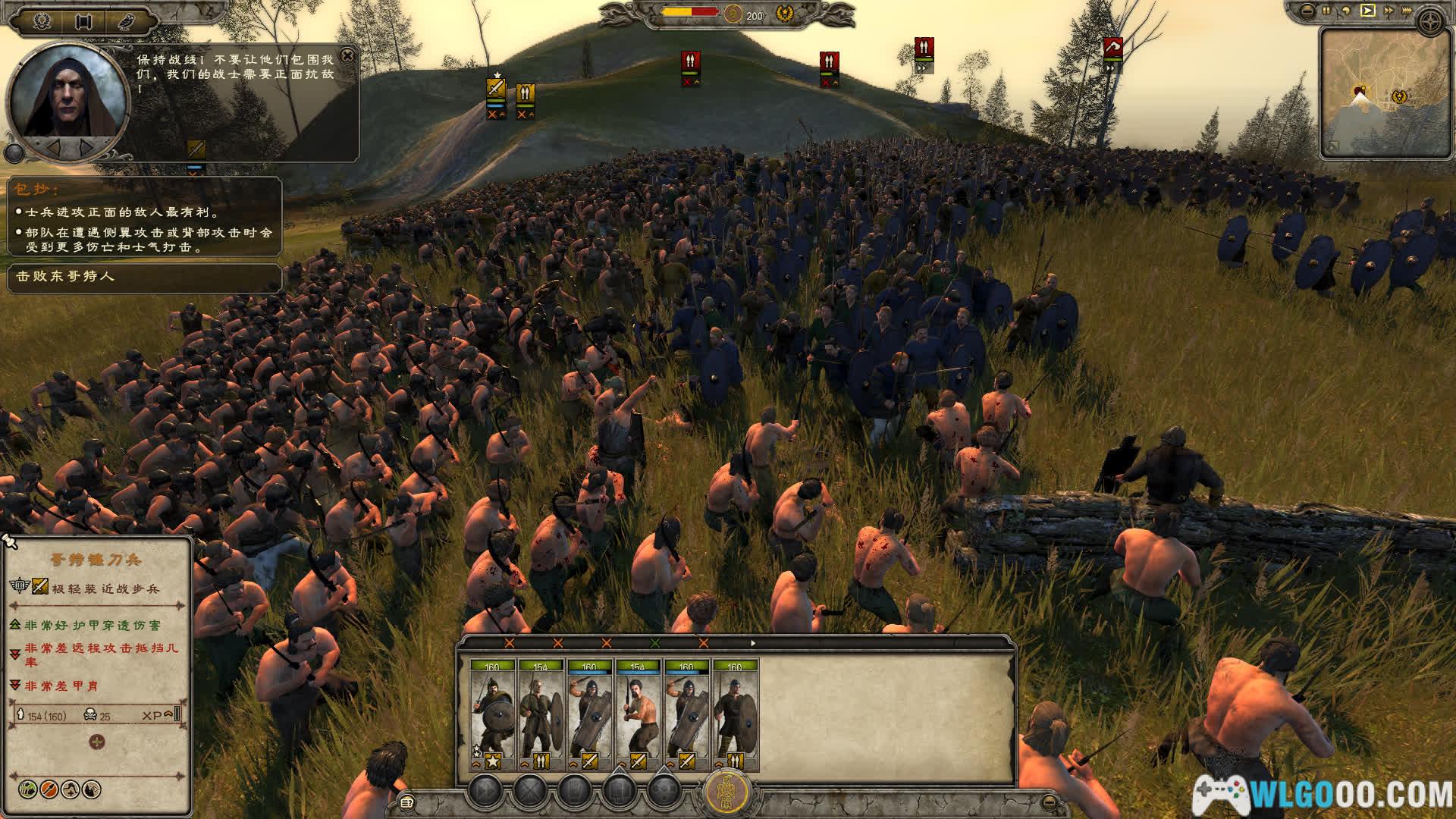Set battle to normal play speed

[1367, 11]
